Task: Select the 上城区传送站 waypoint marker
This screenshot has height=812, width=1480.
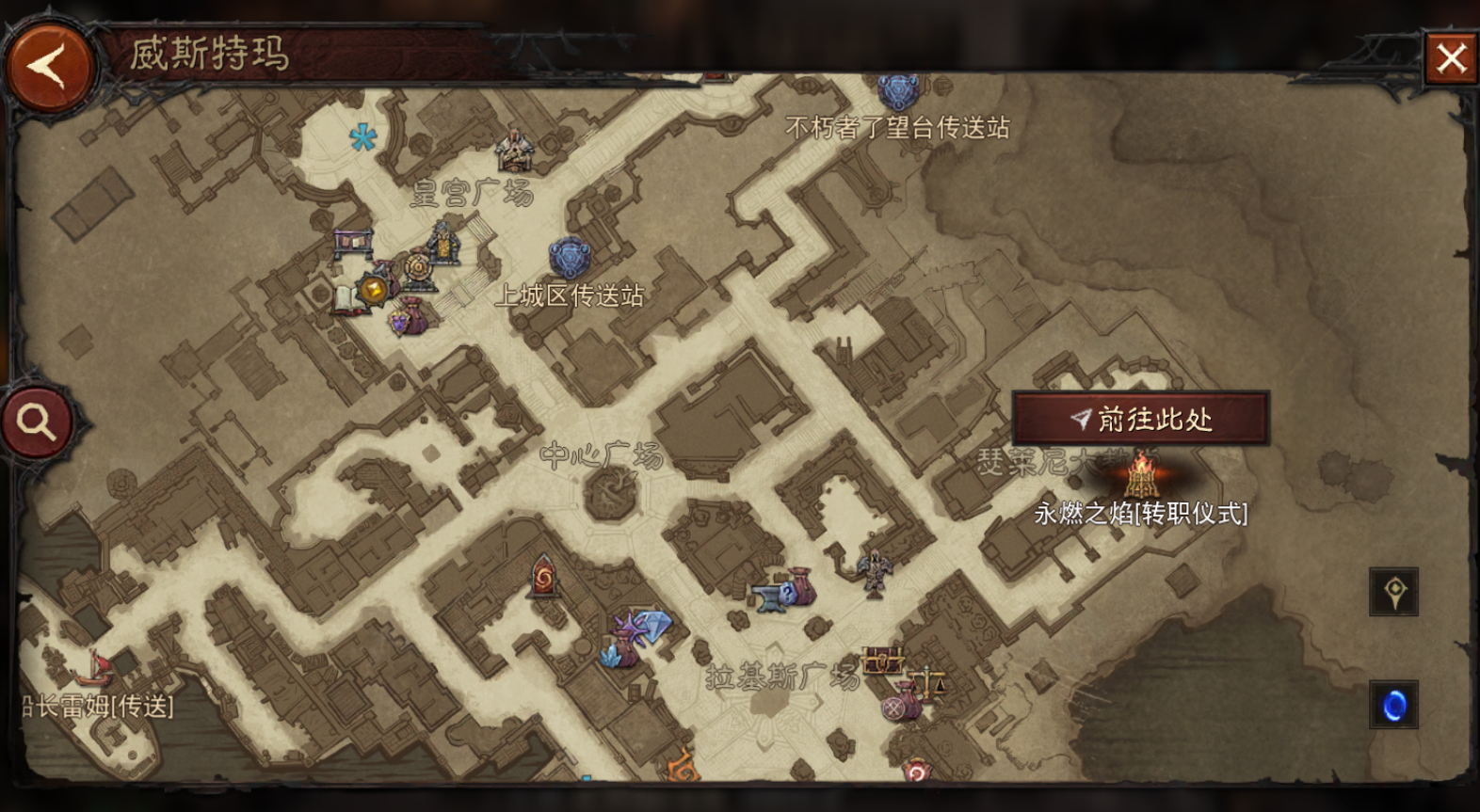Action: [x=569, y=258]
